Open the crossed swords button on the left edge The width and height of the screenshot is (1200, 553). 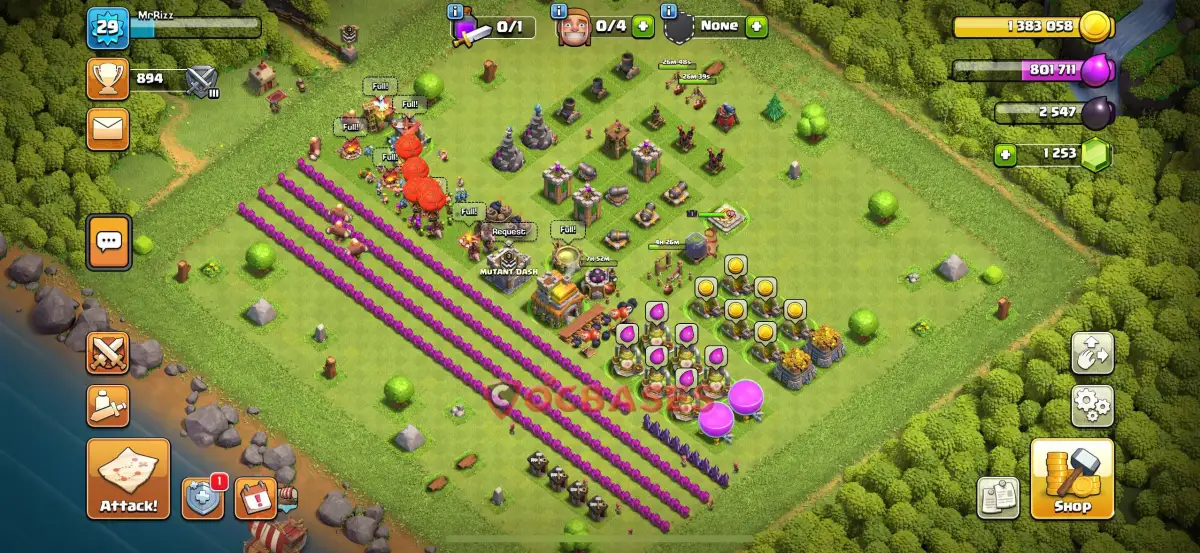[x=108, y=352]
